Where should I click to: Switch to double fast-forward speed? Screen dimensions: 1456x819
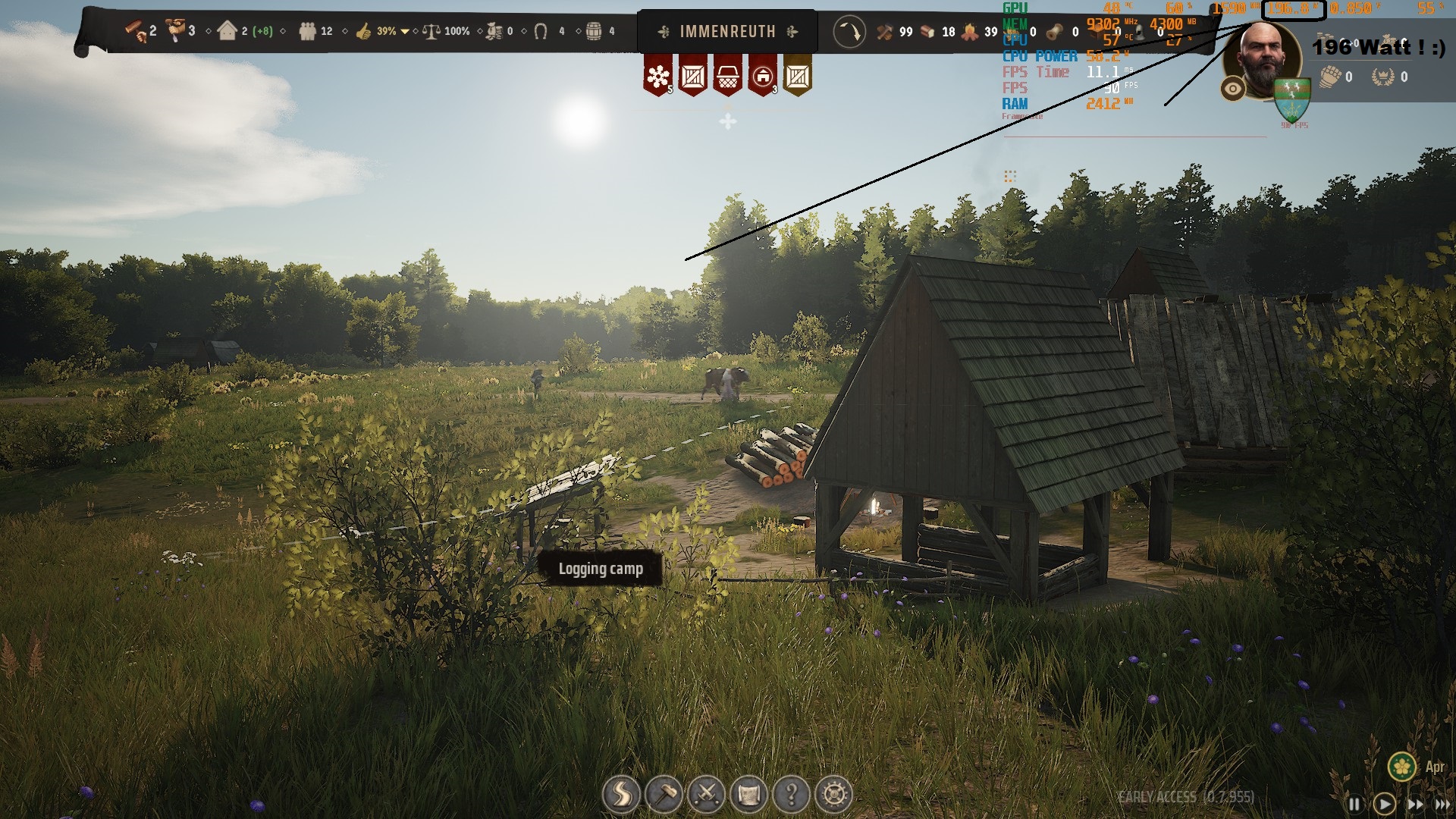click(x=1415, y=804)
